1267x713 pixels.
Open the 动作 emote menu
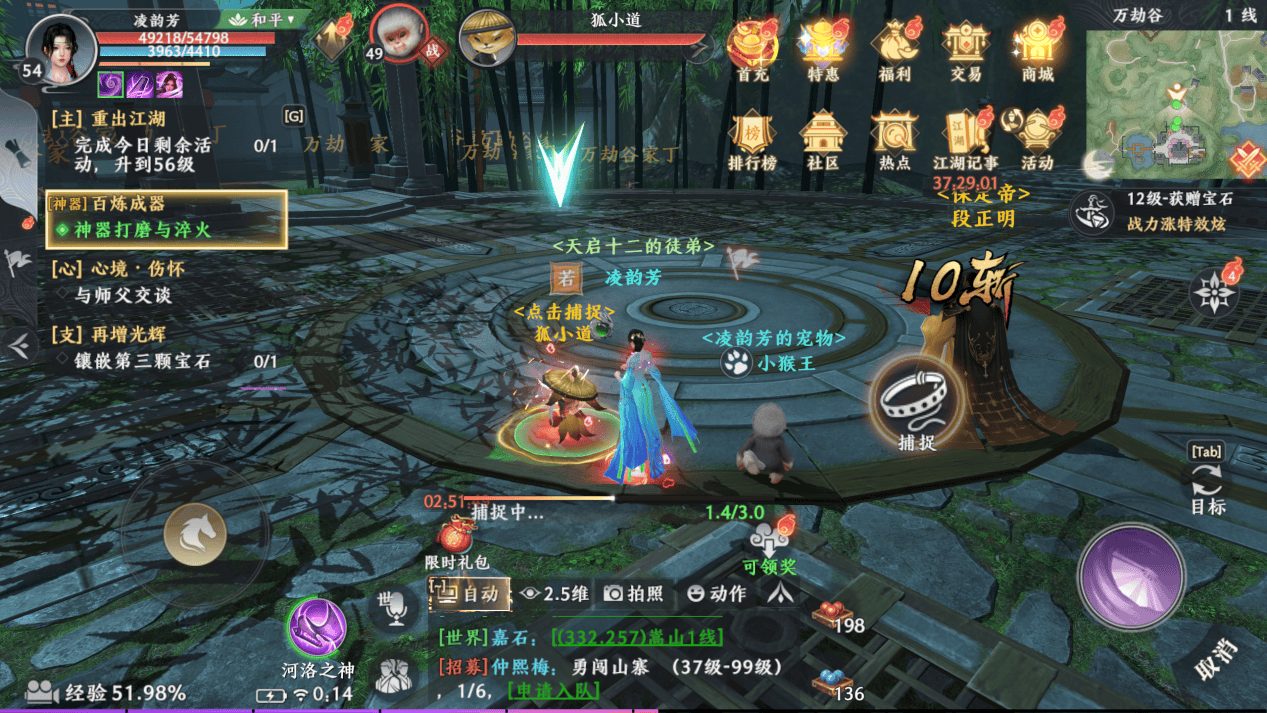tap(716, 593)
